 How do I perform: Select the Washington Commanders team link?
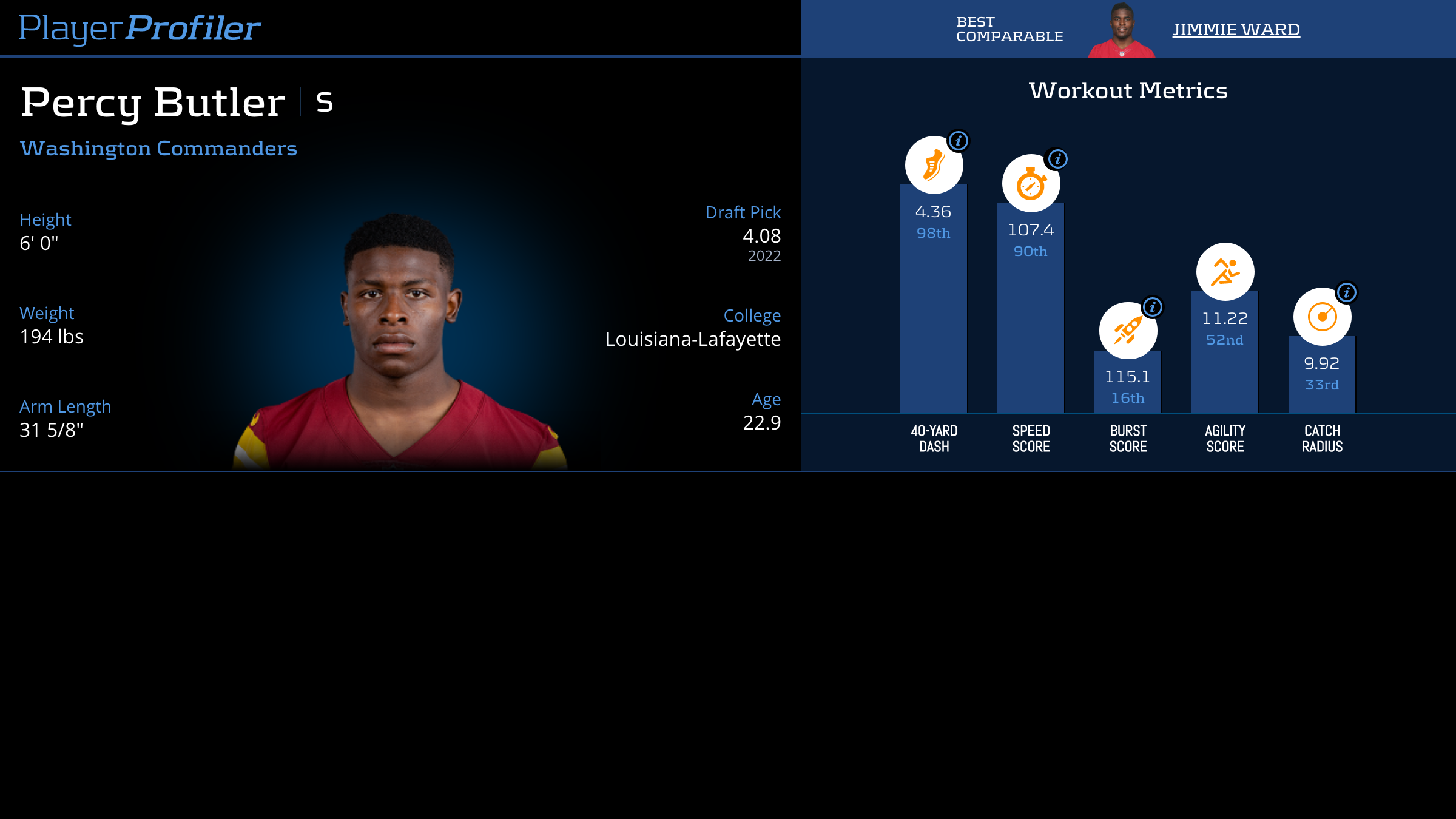click(x=158, y=149)
